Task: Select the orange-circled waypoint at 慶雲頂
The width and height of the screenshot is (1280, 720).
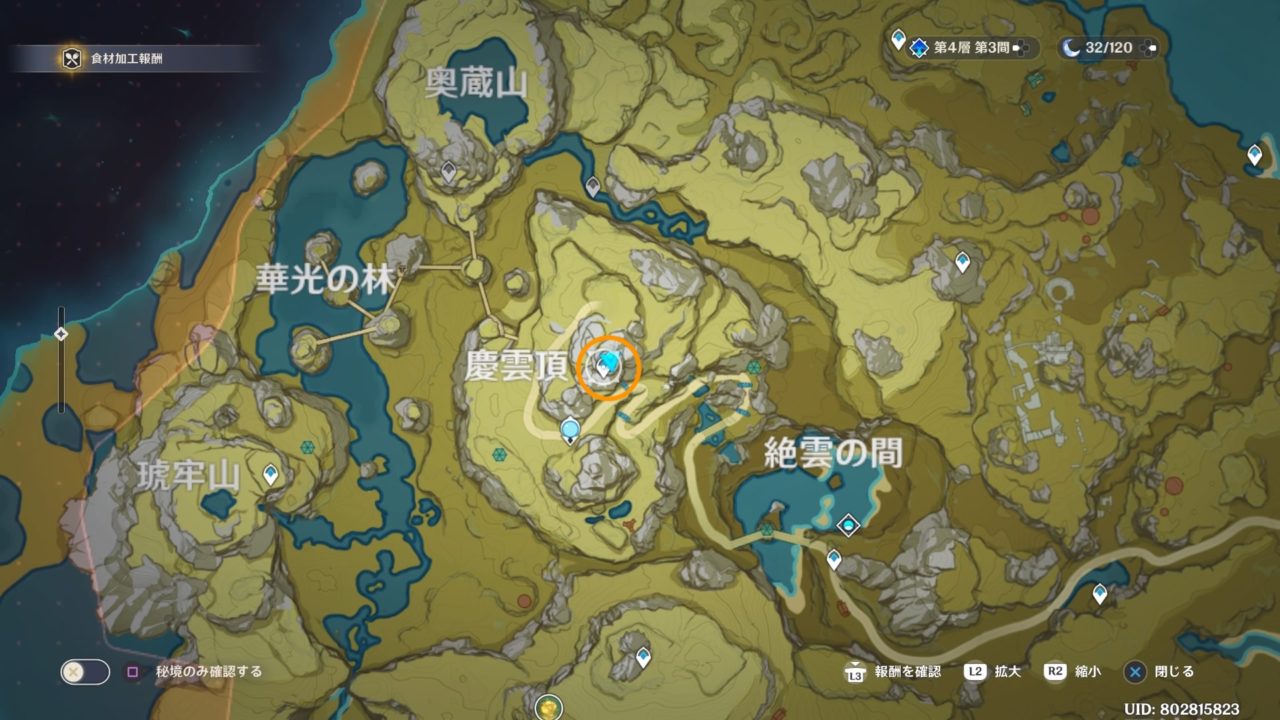Action: (x=608, y=367)
